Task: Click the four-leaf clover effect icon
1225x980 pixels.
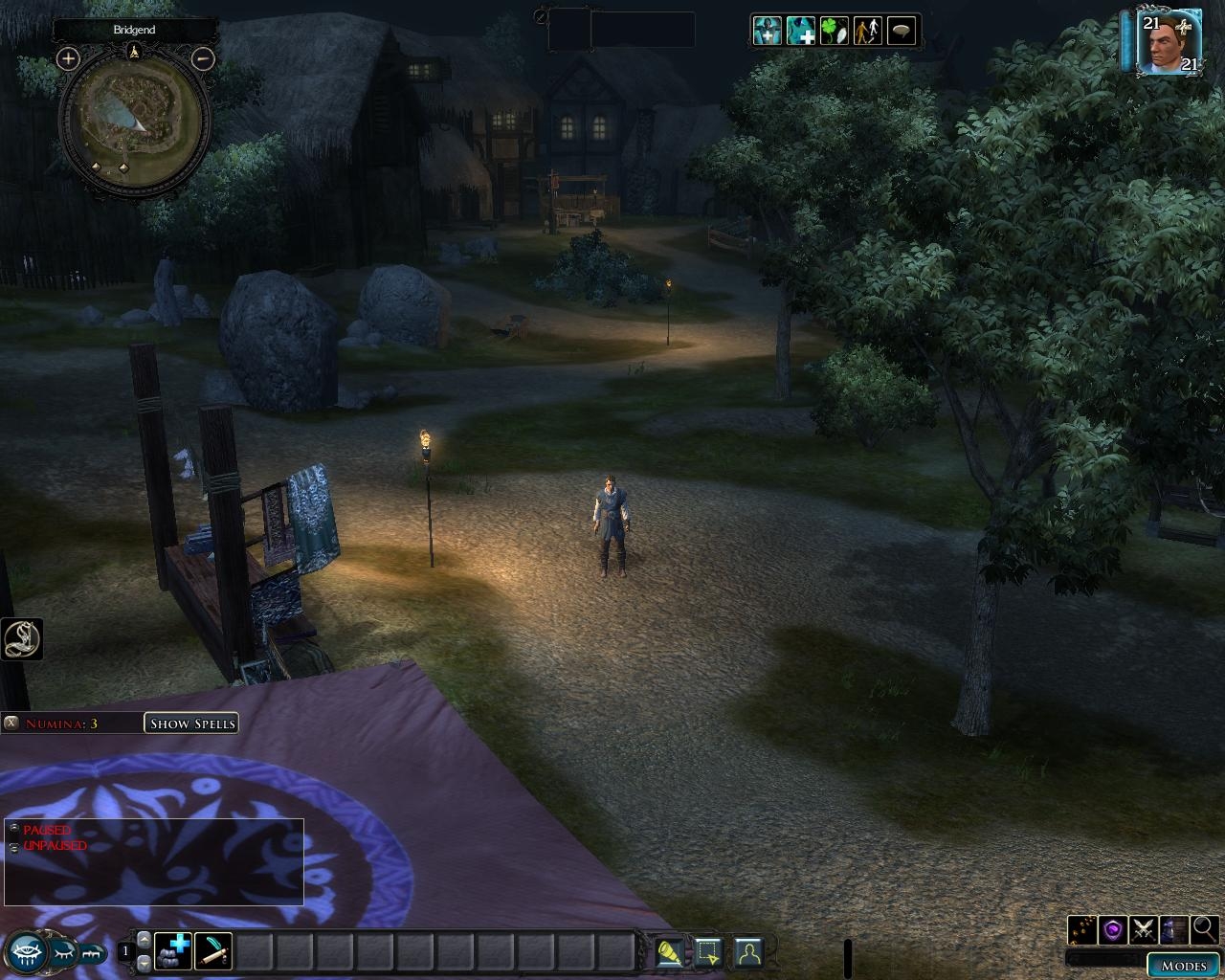Action: click(834, 31)
